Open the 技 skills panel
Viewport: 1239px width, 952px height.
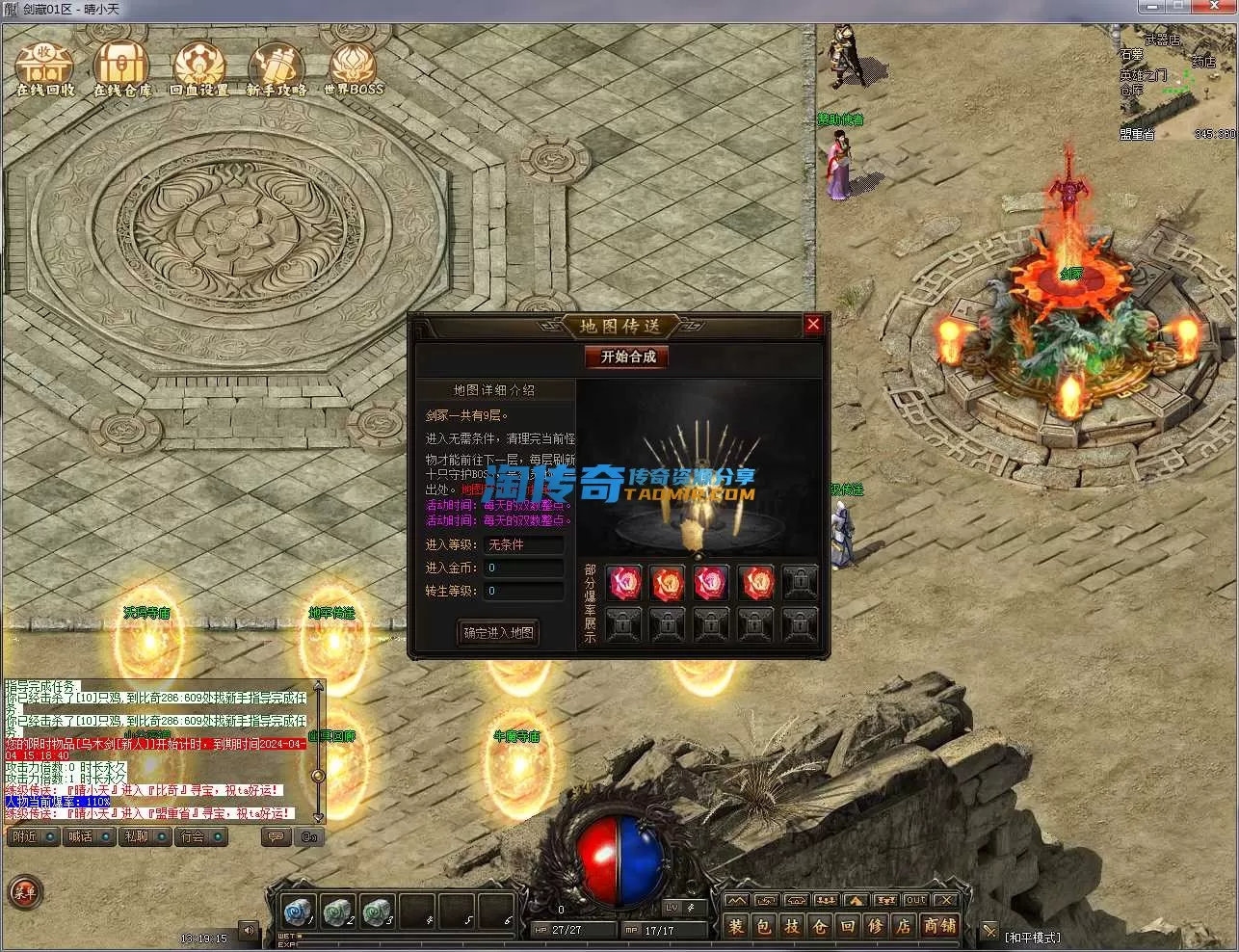(792, 927)
